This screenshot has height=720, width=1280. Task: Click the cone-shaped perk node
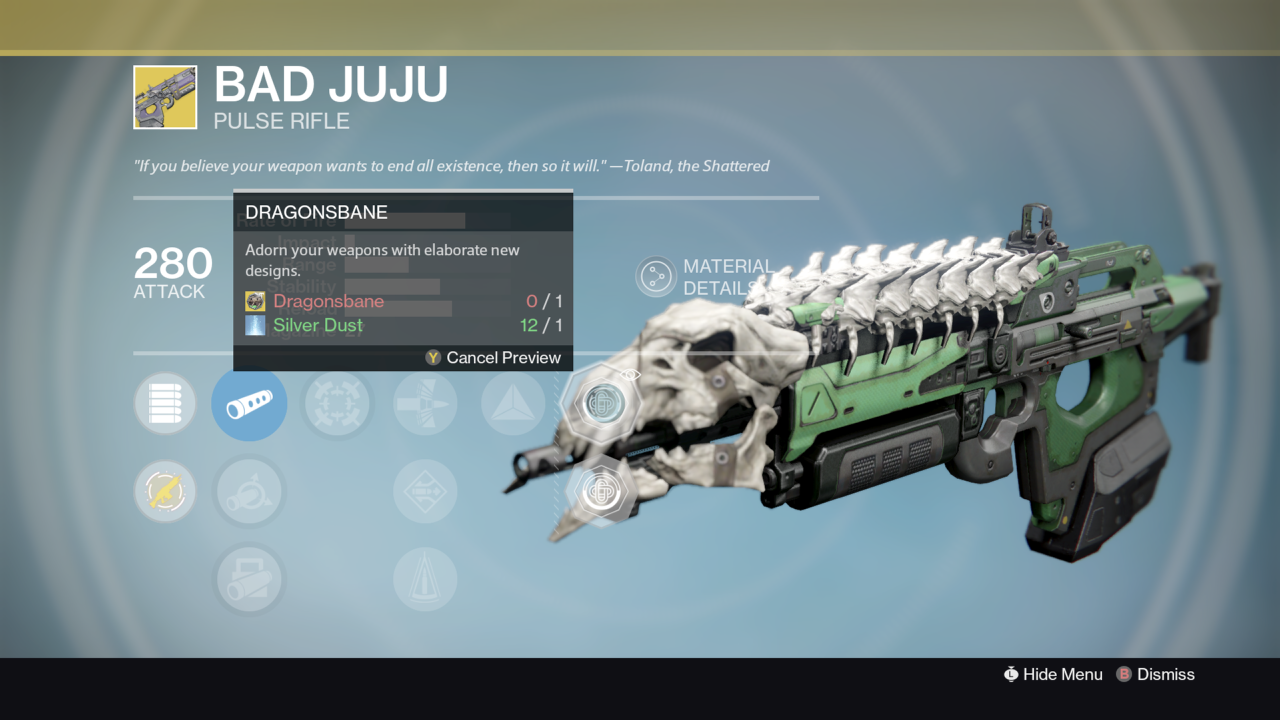tap(425, 579)
